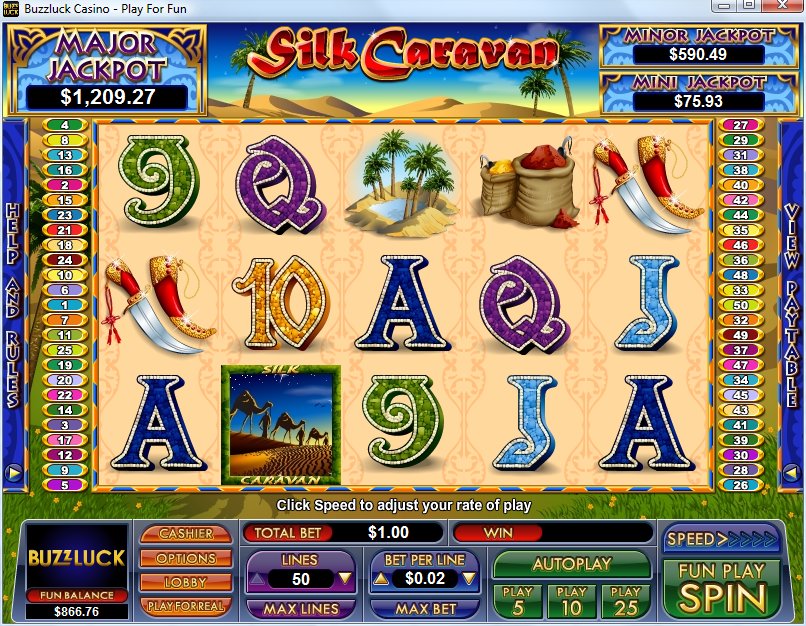806x626 pixels.
Task: Switch to Play For Real mode
Action: coord(186,606)
